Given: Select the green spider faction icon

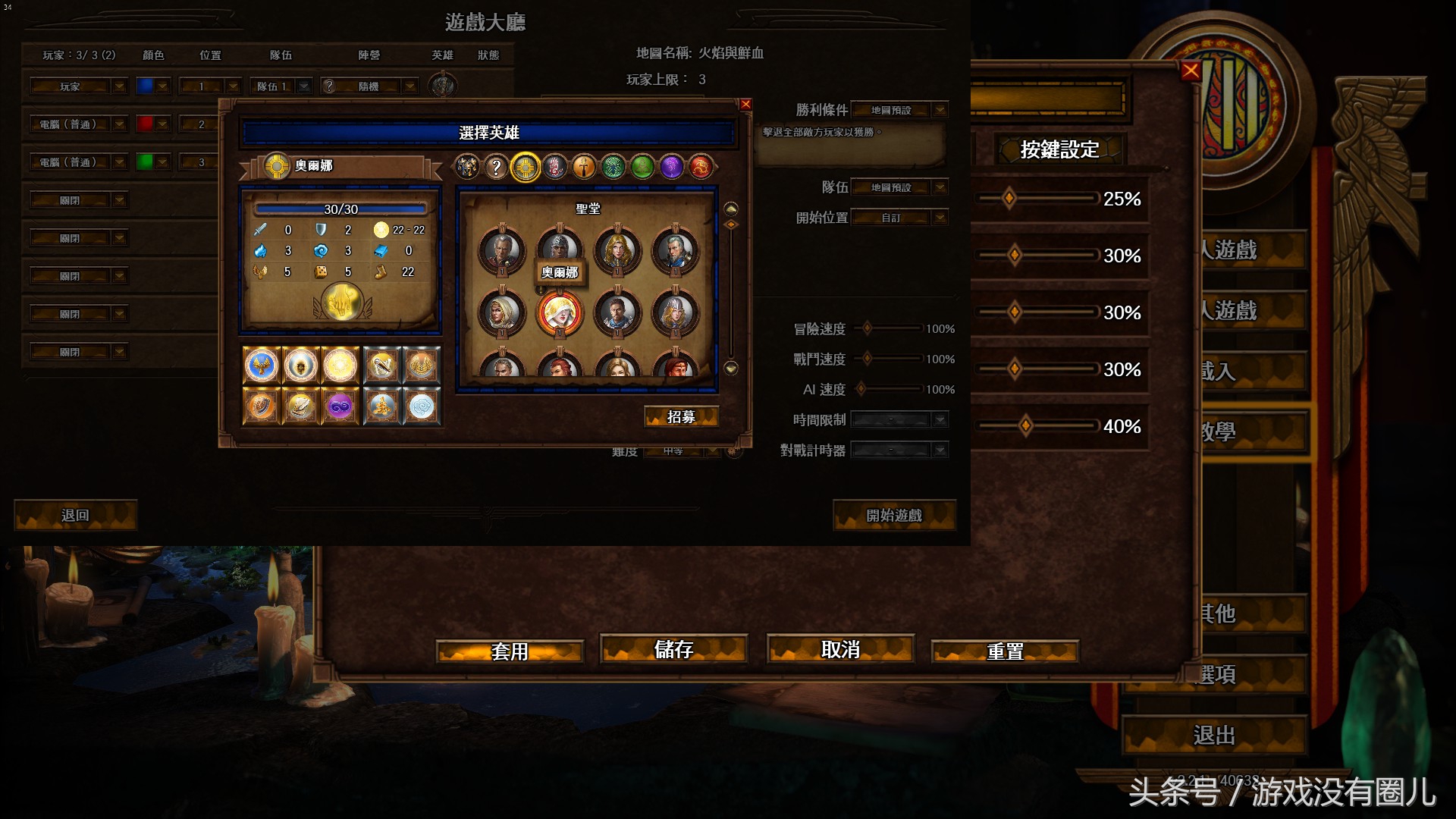Looking at the screenshot, I should click(613, 168).
